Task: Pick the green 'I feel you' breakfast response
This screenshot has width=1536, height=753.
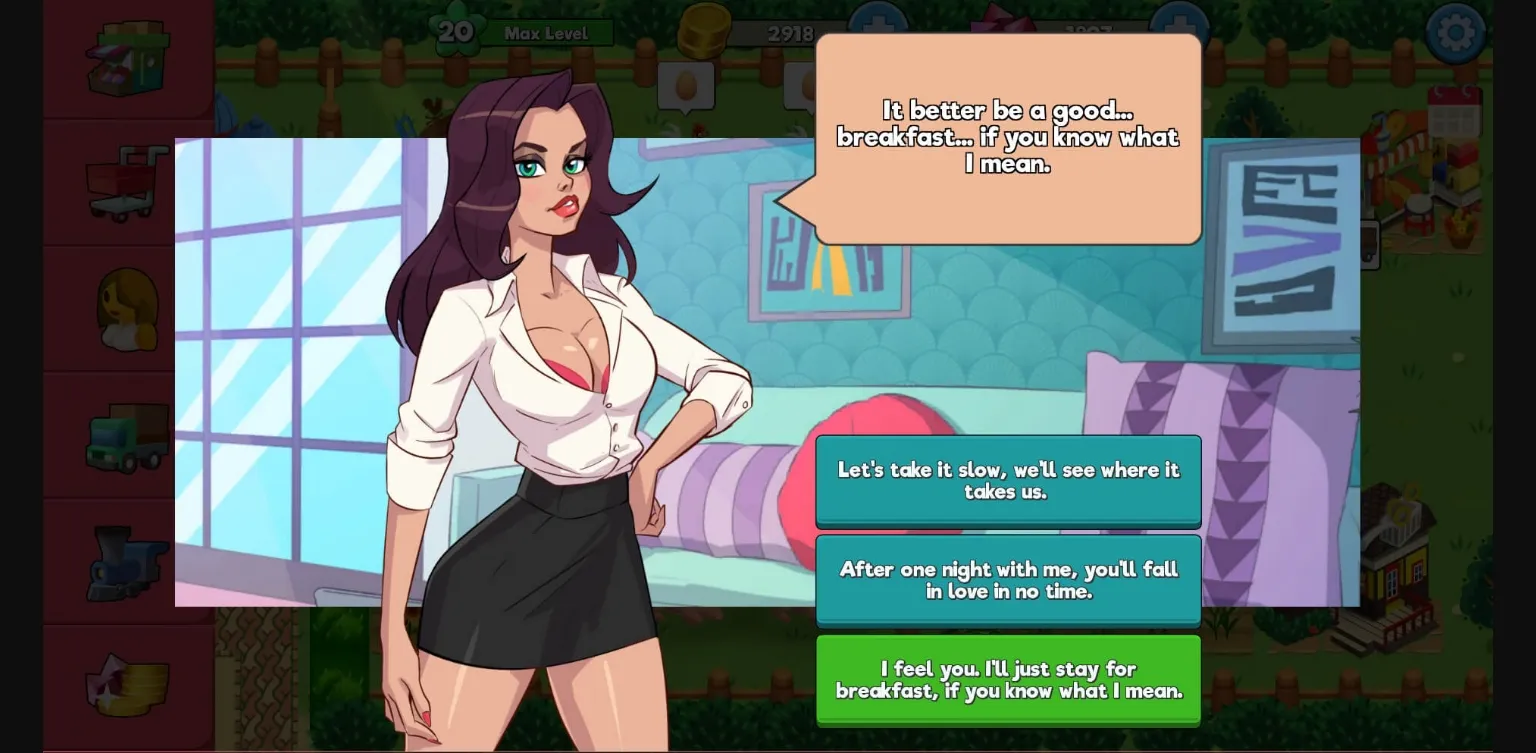Action: point(1008,680)
